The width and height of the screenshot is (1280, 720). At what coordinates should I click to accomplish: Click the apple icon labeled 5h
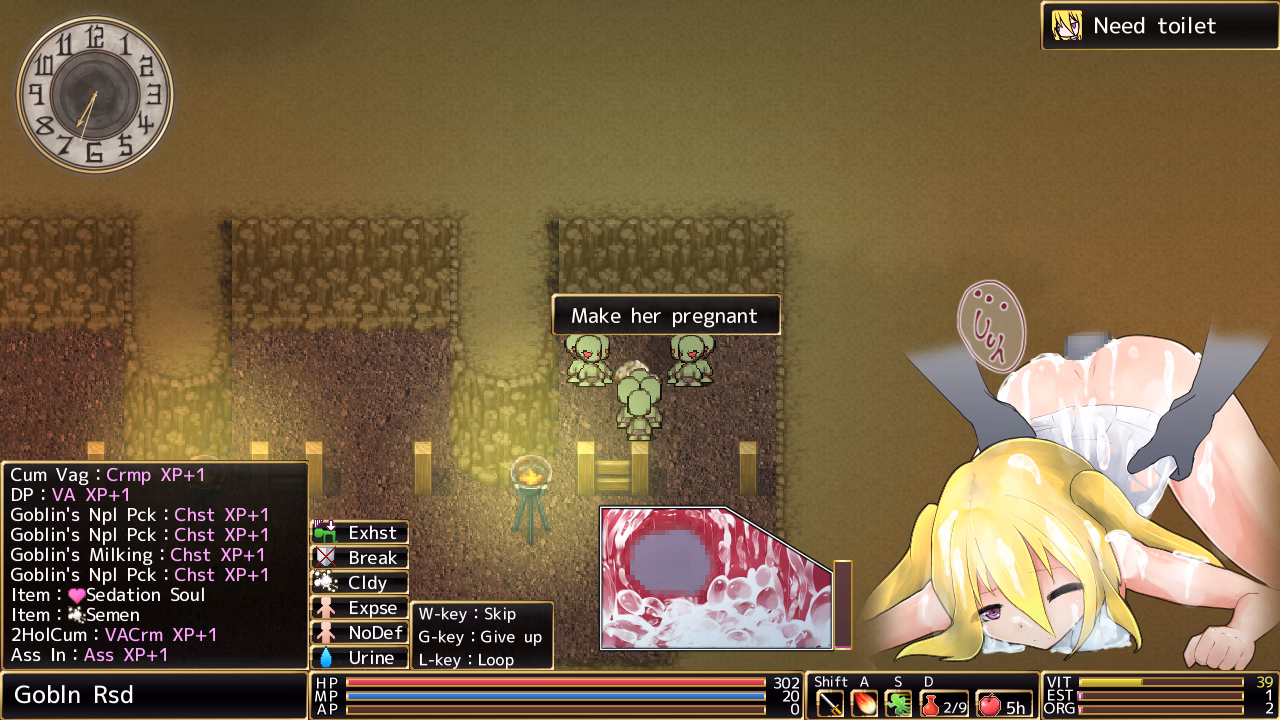(991, 704)
